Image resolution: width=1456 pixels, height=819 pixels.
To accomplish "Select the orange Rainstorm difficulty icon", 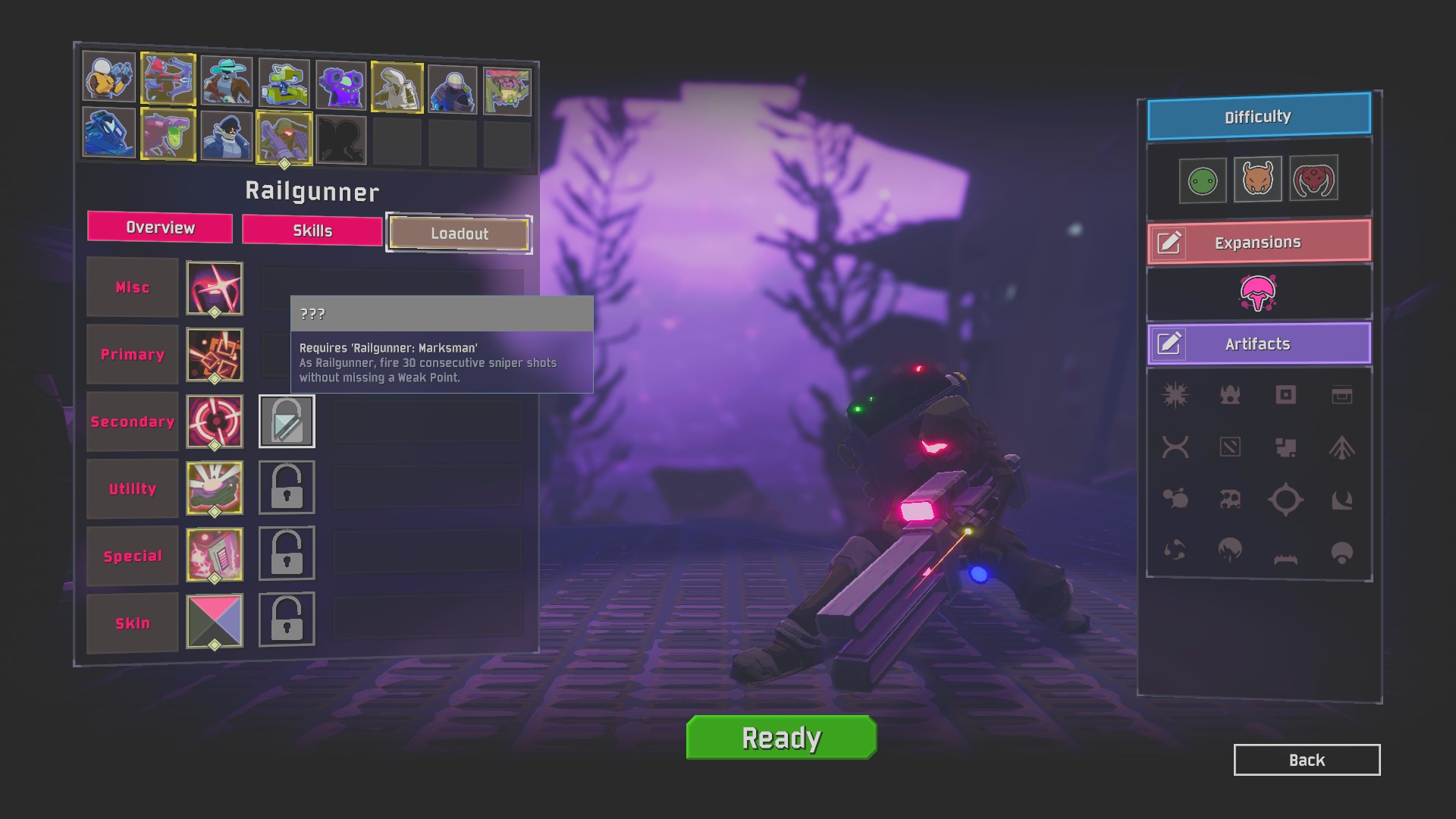I will point(1257,179).
